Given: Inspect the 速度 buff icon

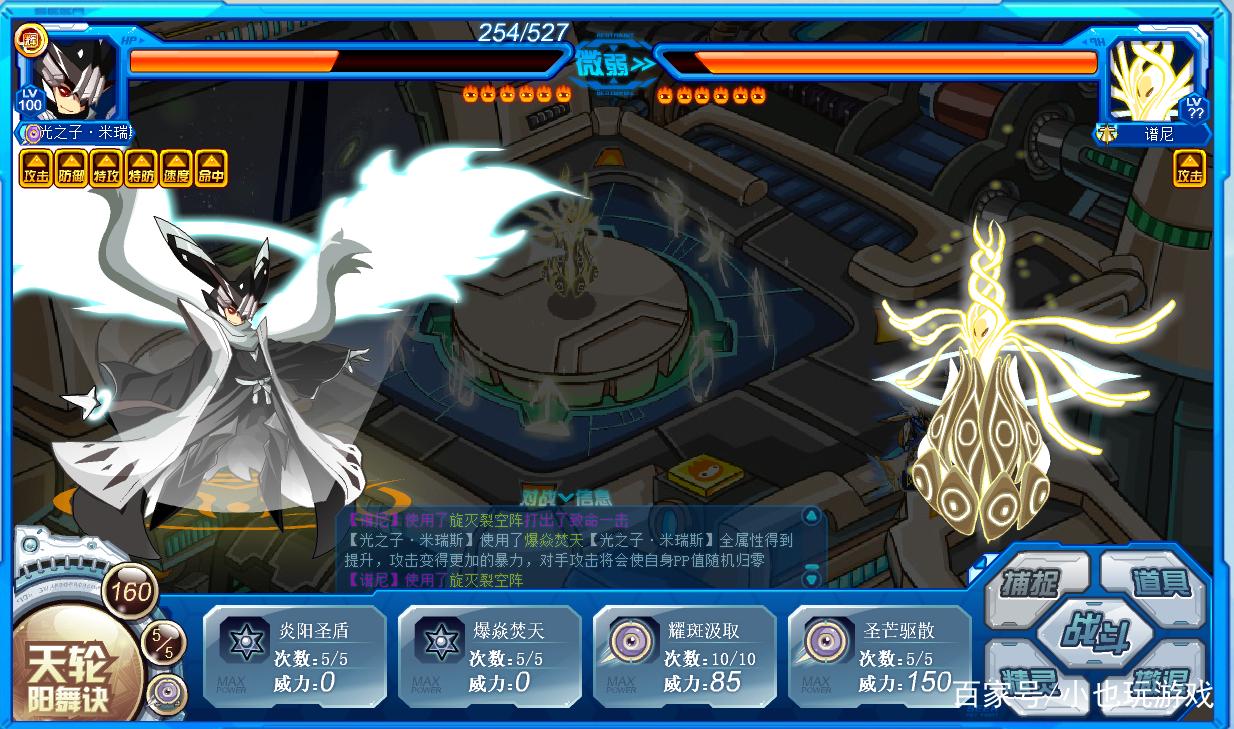Looking at the screenshot, I should click(x=176, y=168).
